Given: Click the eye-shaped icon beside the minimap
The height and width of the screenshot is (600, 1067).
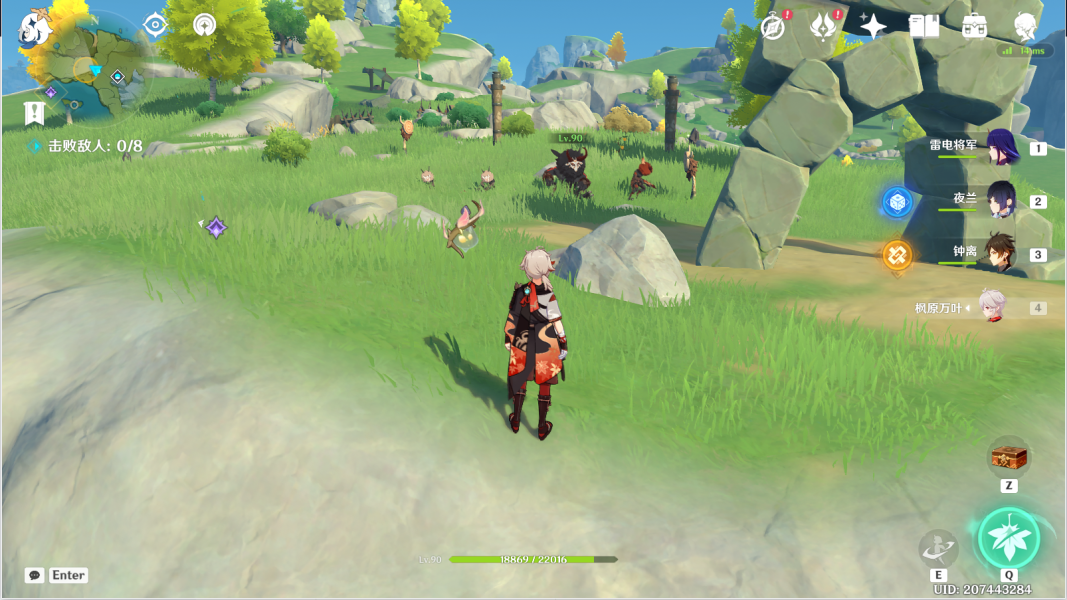Looking at the screenshot, I should [x=155, y=25].
